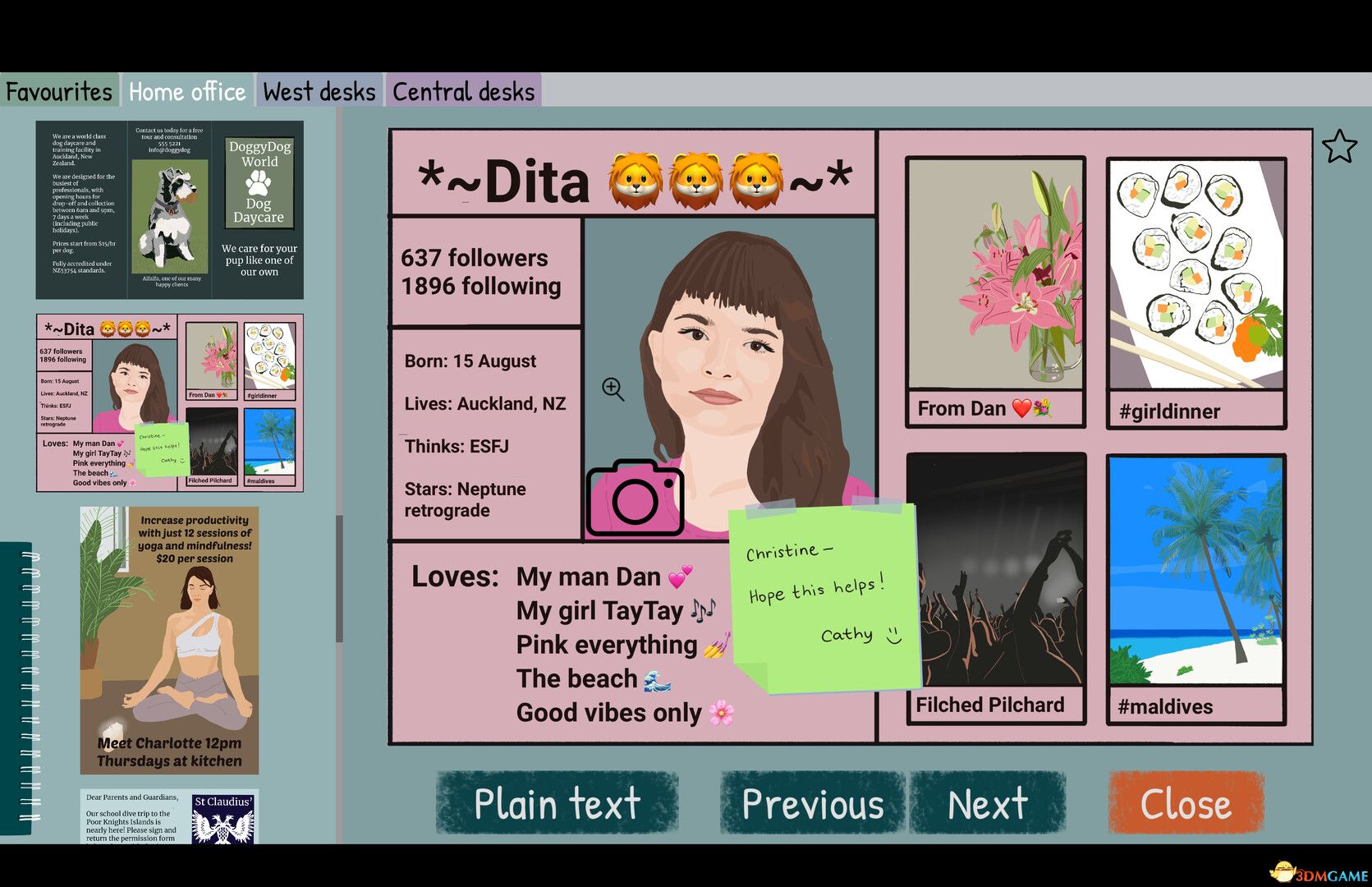Switch to the Central desks tab
Viewport: 1372px width, 887px height.
[462, 90]
